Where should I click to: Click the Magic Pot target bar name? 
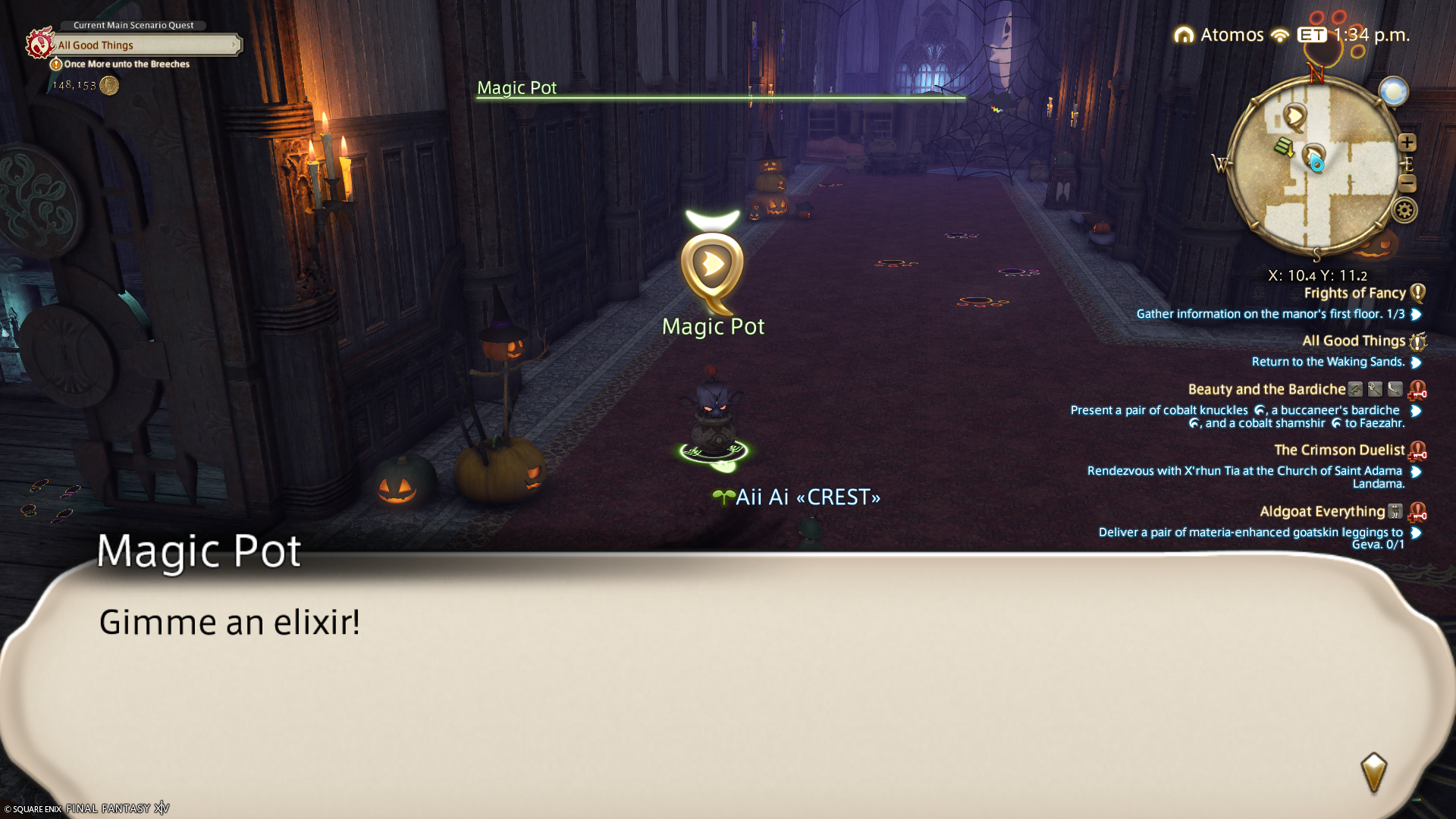click(x=516, y=88)
